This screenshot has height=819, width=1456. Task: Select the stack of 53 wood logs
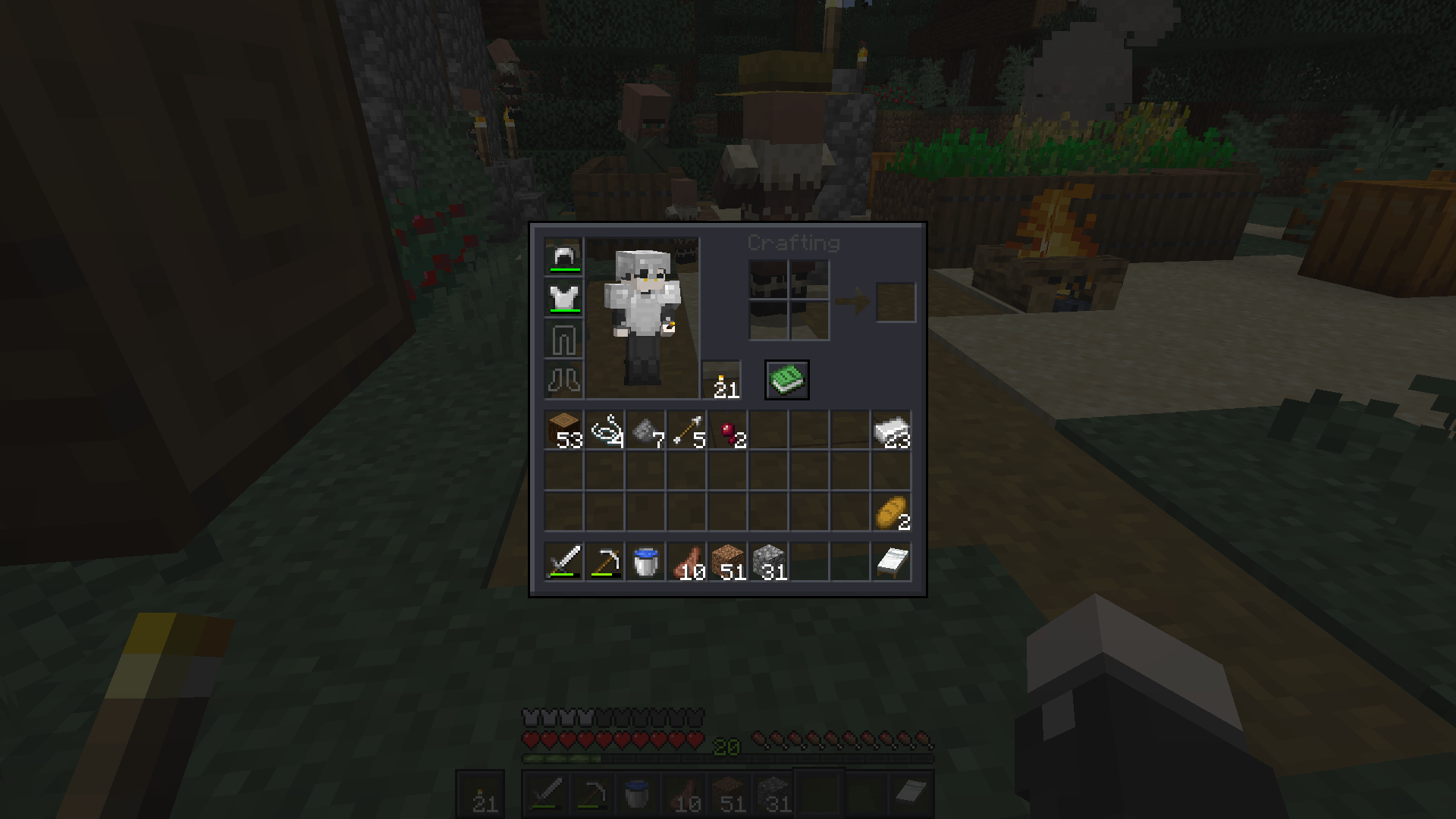coord(563,431)
